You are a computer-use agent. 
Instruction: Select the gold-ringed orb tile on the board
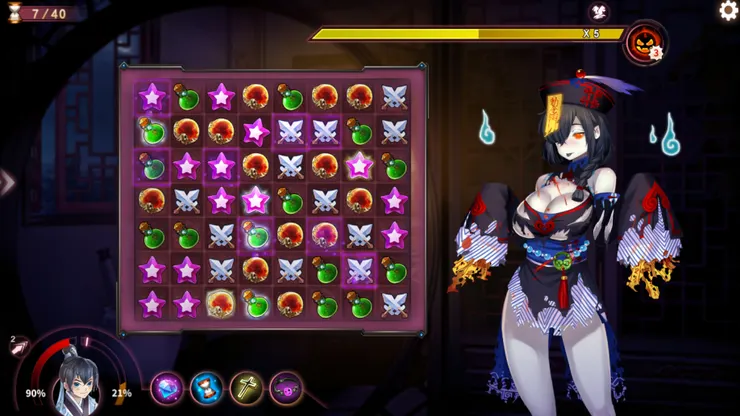221,302
